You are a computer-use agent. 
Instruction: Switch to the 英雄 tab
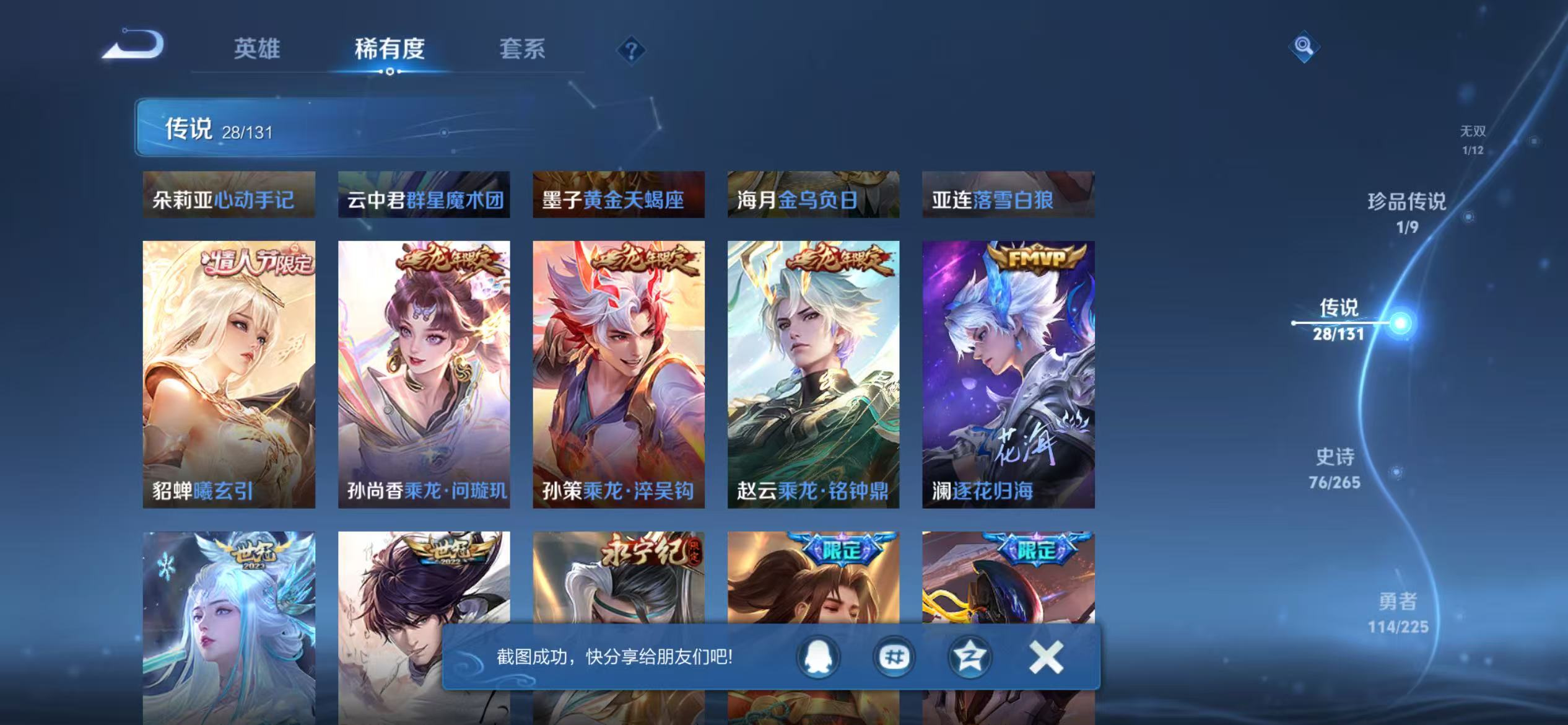point(257,50)
